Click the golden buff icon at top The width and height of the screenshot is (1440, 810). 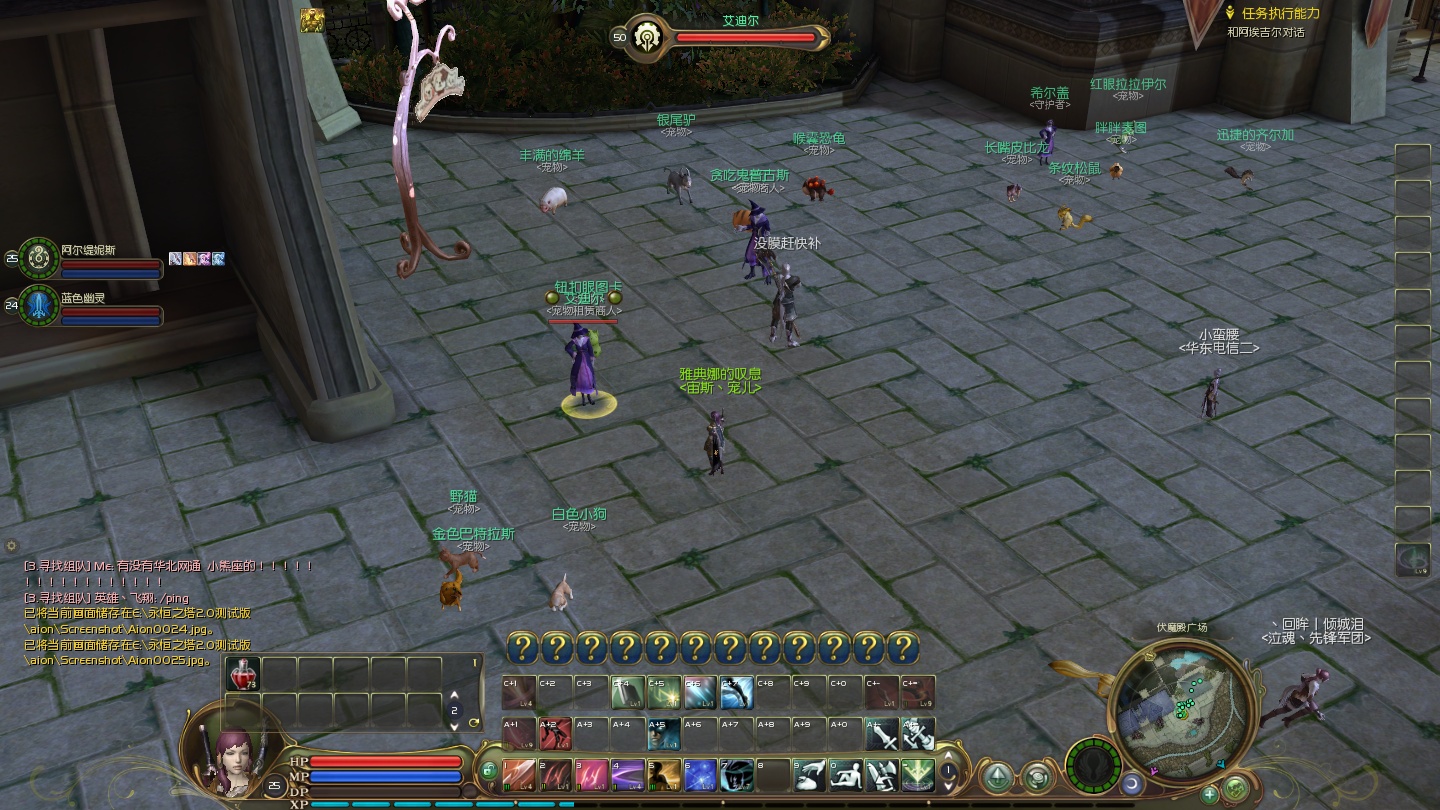click(313, 20)
